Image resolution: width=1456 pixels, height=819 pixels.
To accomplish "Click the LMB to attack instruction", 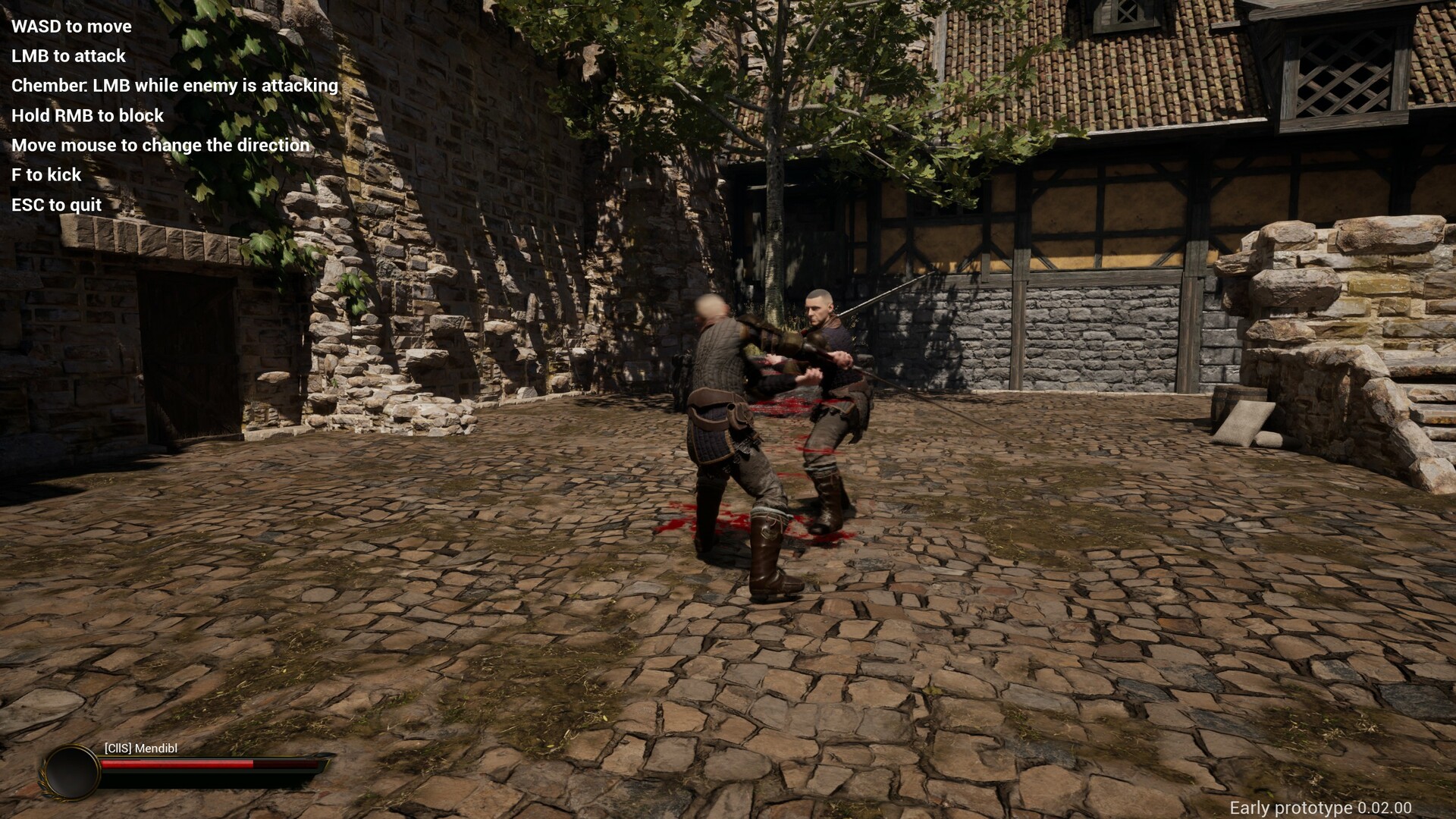I will pos(67,56).
